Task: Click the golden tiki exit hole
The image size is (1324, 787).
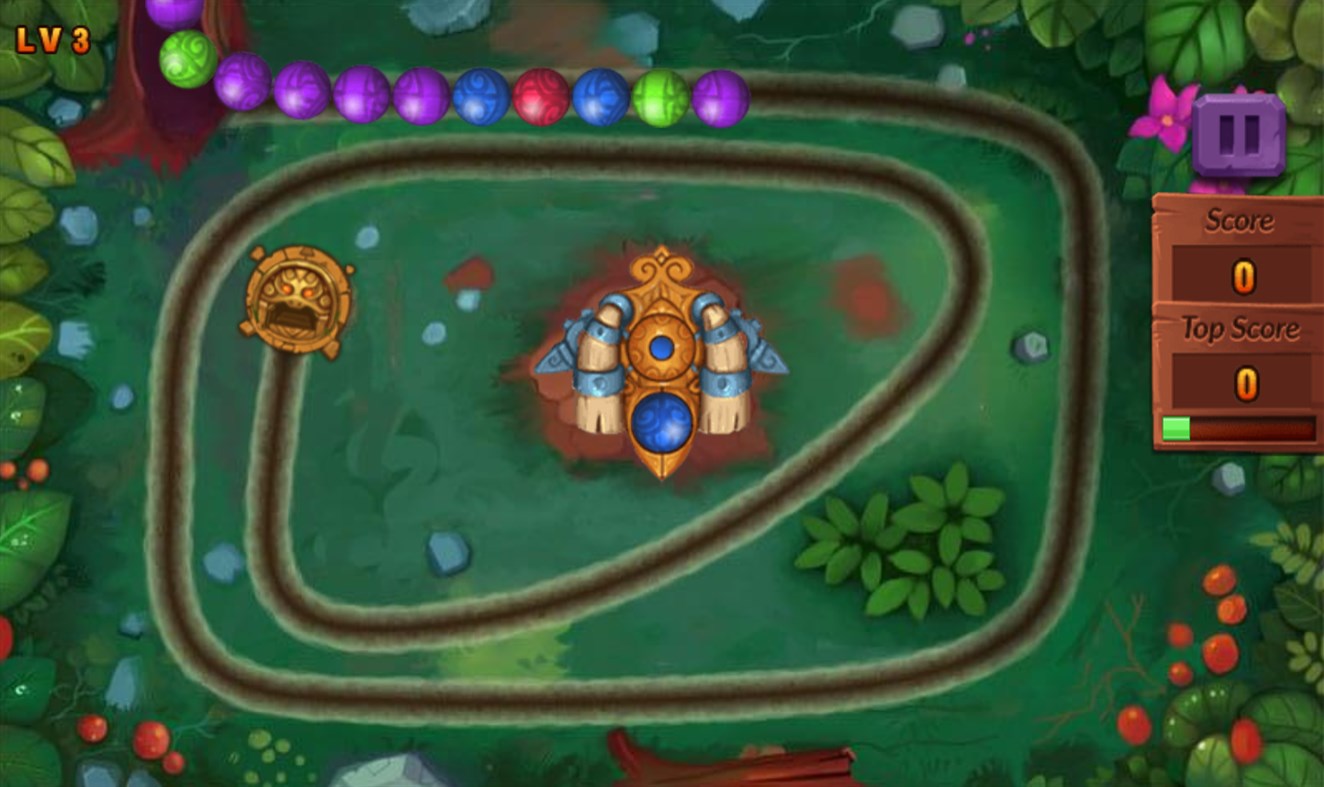Action: [297, 297]
